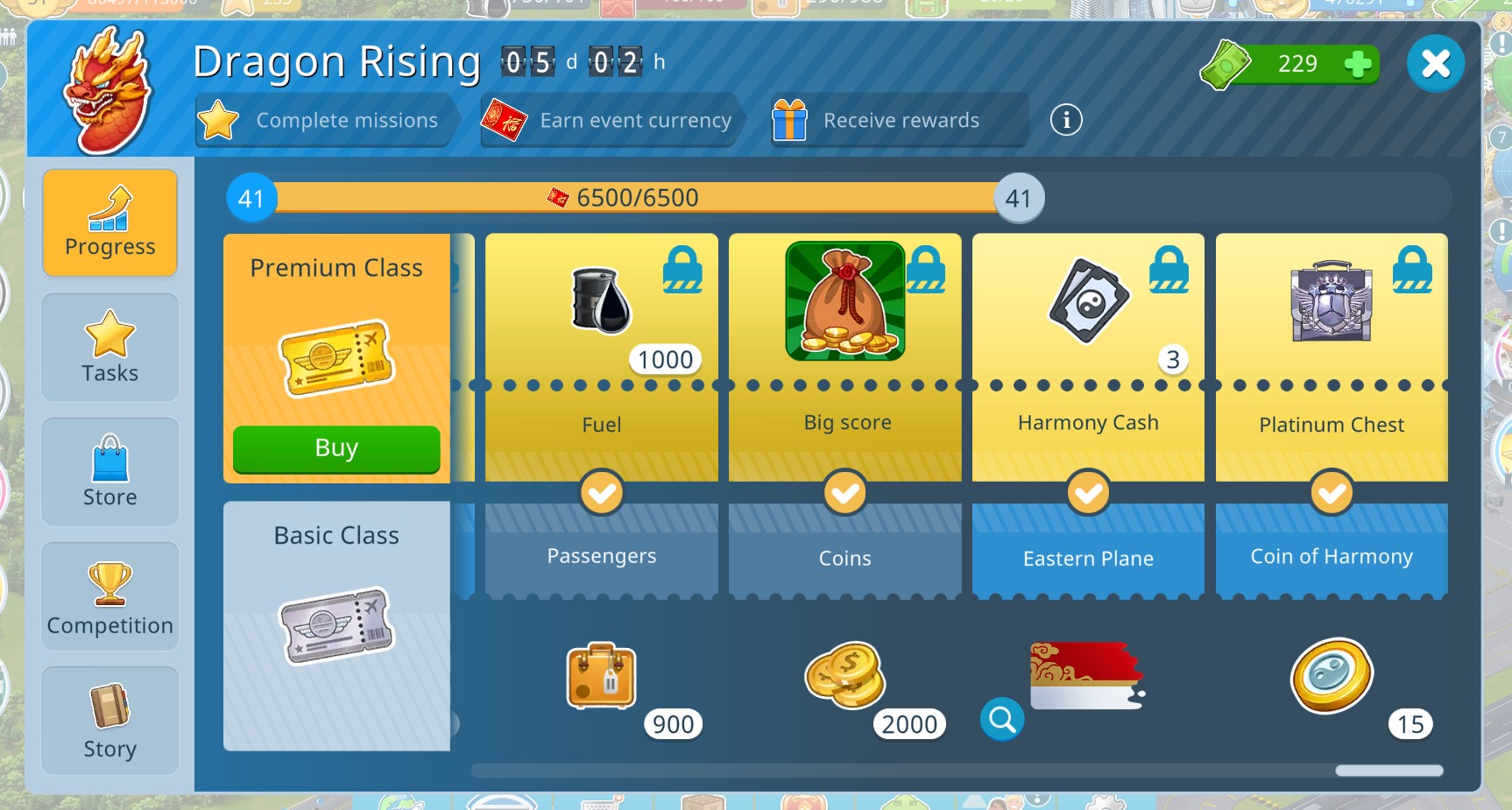This screenshot has width=1512, height=810.
Task: Select the 2000 Coins basic reward
Action: (845, 676)
